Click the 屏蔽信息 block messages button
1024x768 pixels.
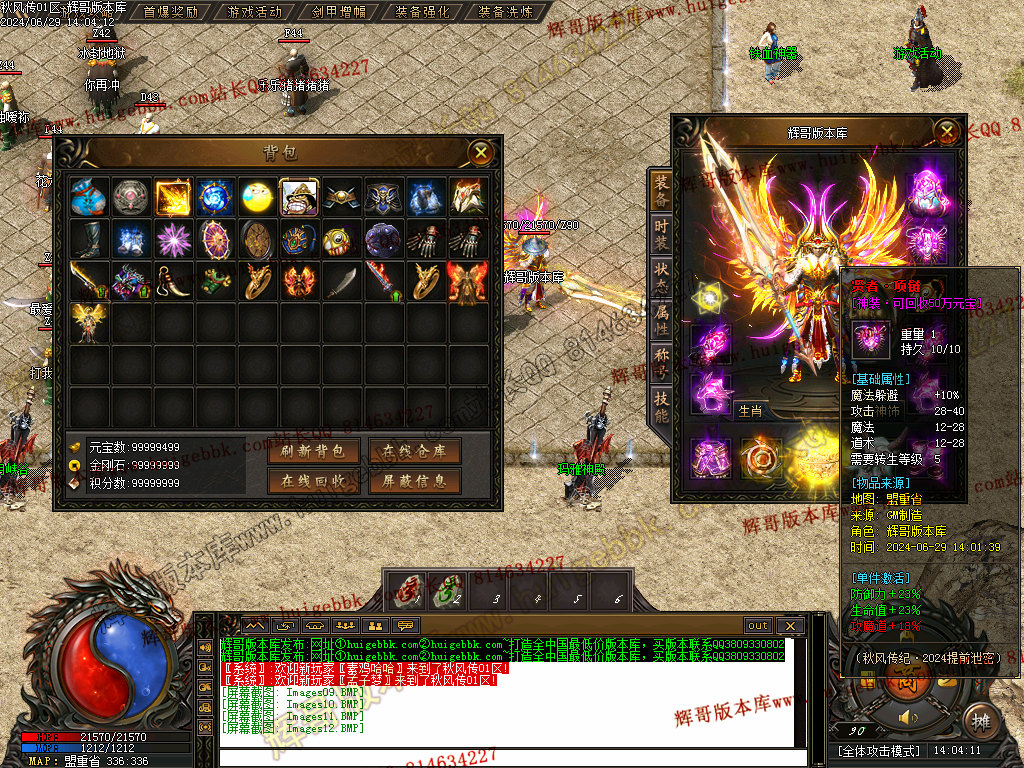(414, 481)
